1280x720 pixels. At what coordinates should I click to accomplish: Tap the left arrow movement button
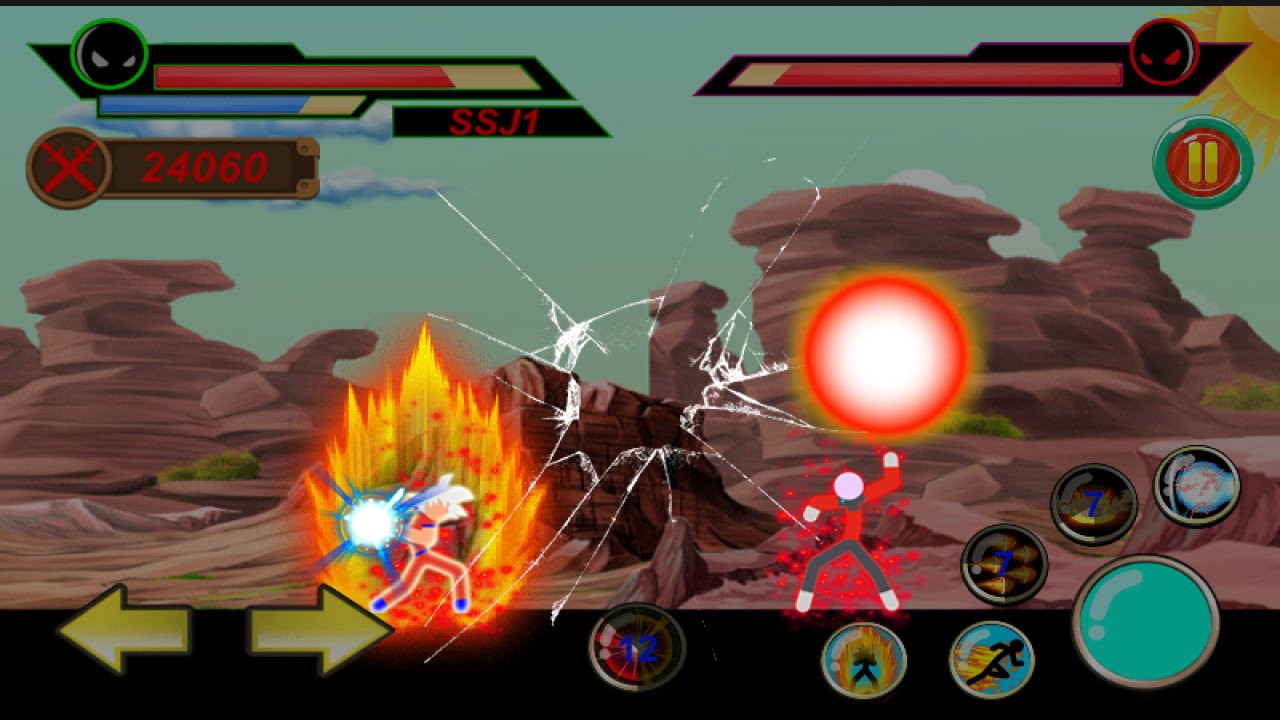coord(125,629)
